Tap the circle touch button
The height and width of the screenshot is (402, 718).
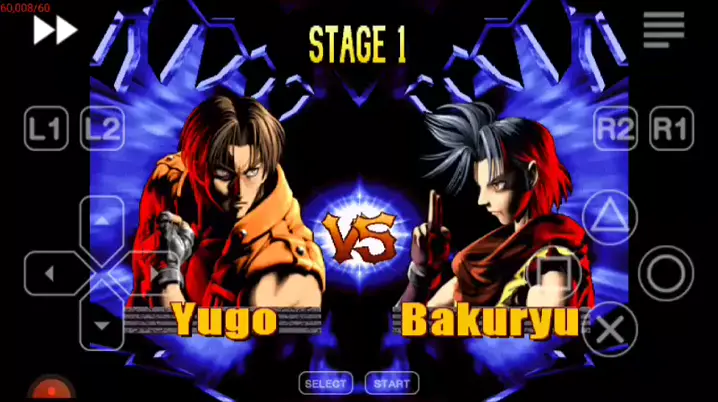(665, 273)
